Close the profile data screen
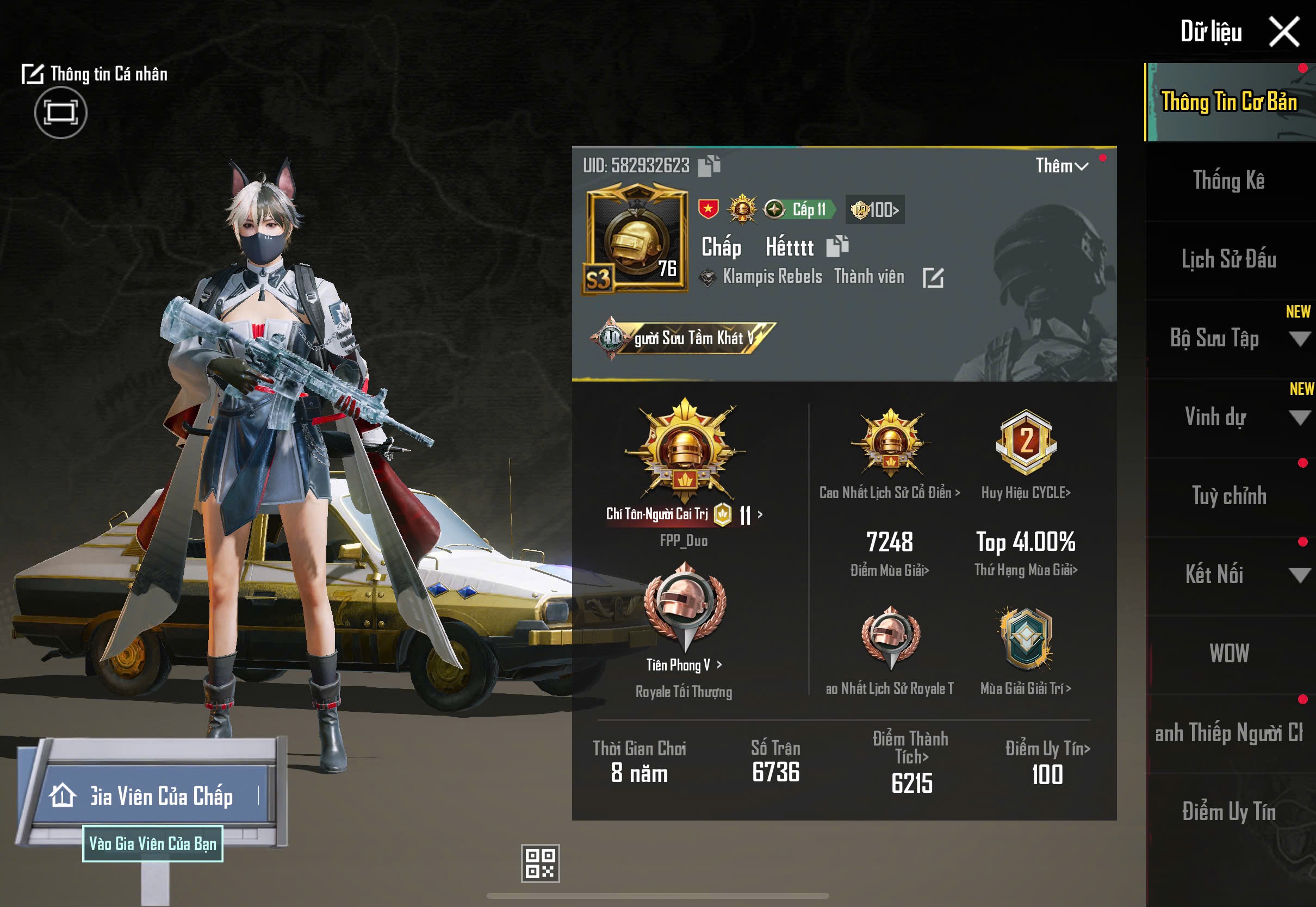 click(x=1284, y=32)
